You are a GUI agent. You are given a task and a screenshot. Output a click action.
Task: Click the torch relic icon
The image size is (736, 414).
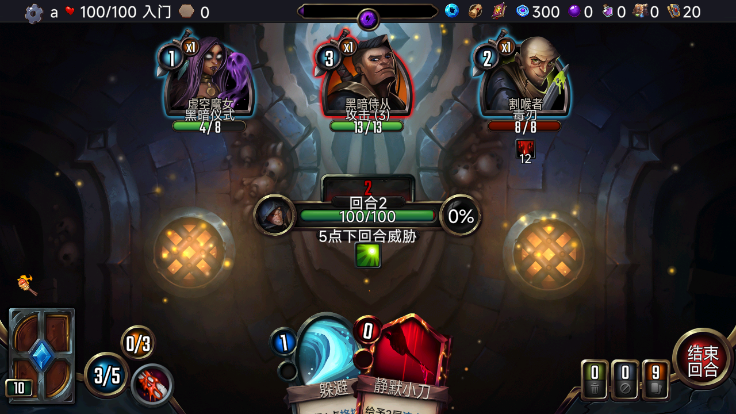click(27, 285)
